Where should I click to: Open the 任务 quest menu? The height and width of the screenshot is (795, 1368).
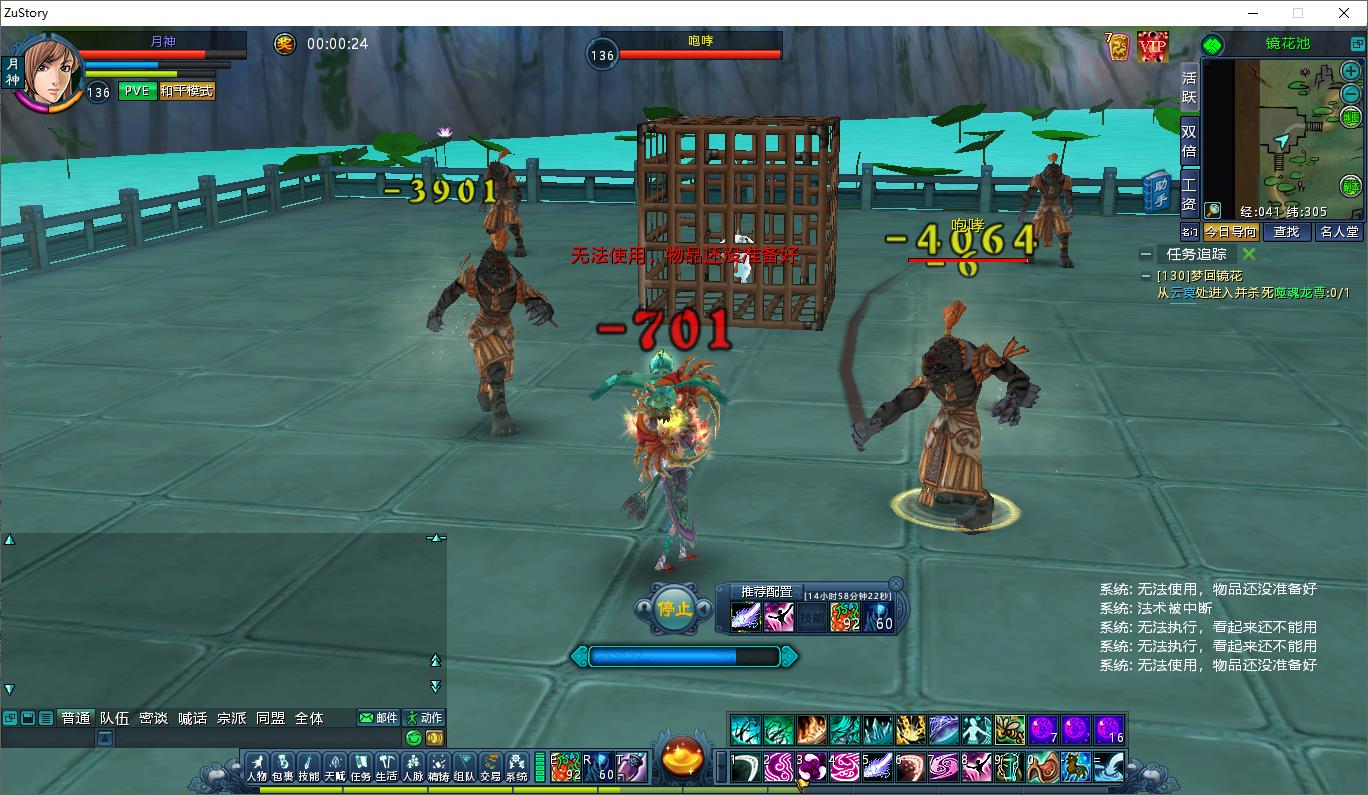click(x=361, y=767)
